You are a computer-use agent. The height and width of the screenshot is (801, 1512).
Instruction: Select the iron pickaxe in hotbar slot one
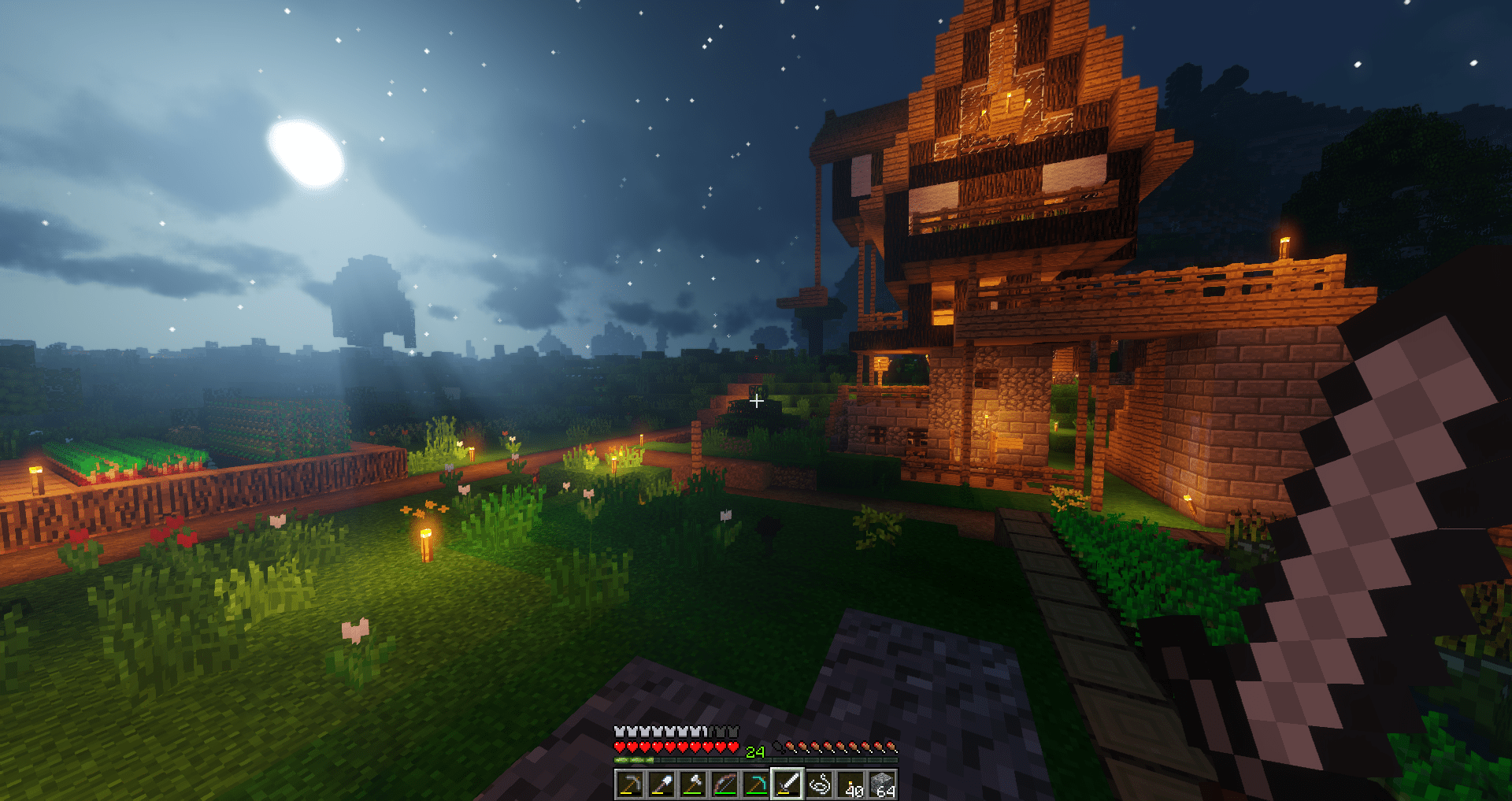coord(632,784)
